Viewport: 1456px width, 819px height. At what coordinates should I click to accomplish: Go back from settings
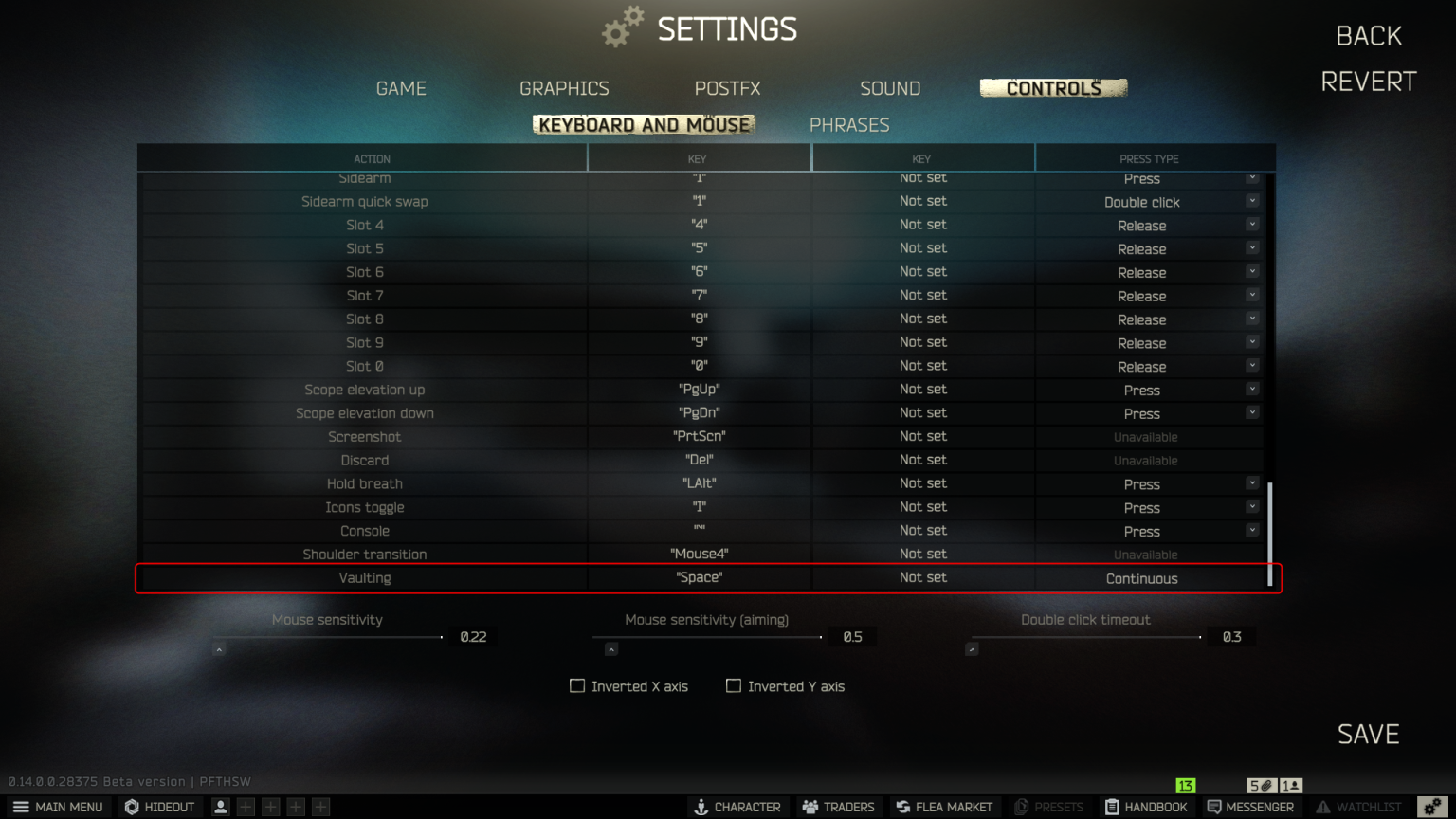point(1368,36)
